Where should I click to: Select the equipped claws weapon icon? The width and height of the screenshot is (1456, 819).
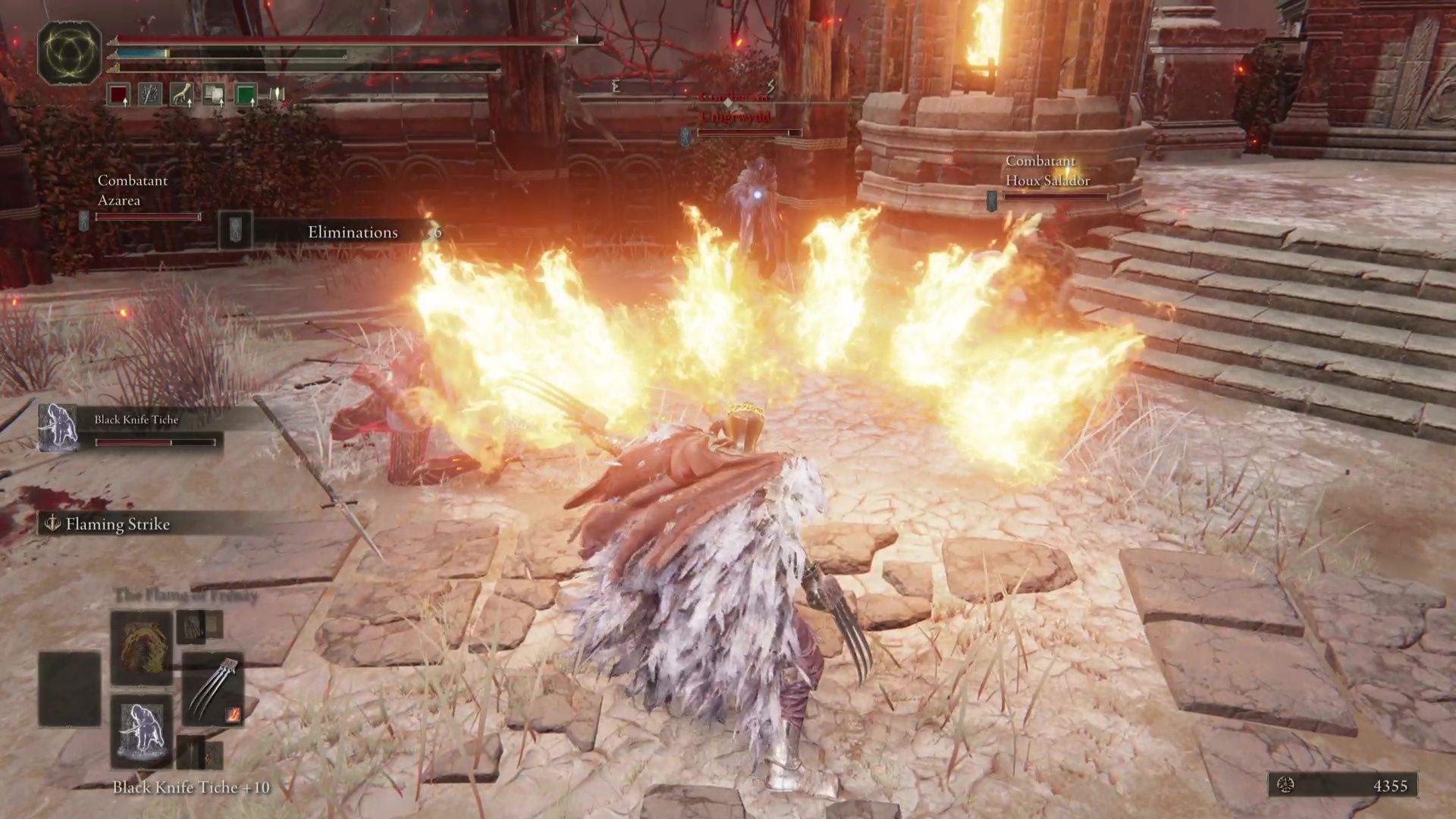211,688
